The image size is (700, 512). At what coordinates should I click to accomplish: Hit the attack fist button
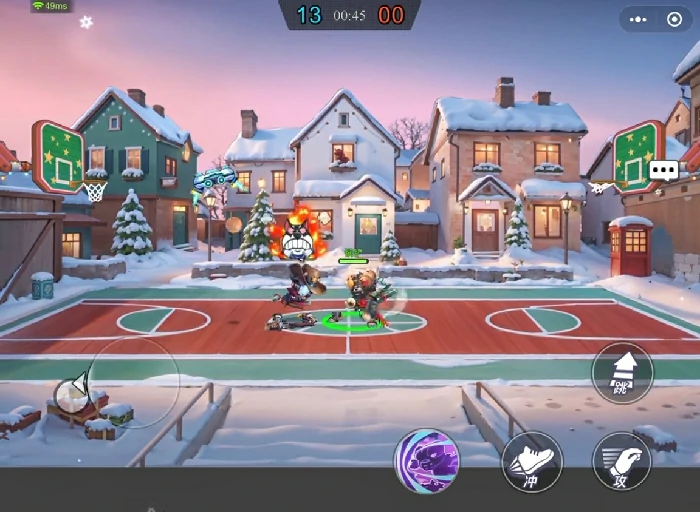point(621,461)
